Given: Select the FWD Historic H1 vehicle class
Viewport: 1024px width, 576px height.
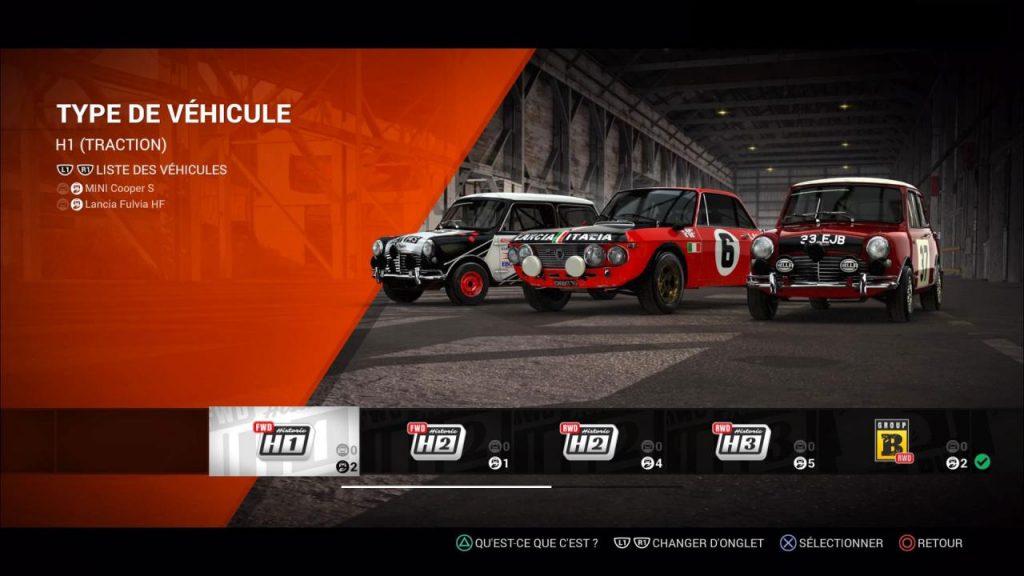Looking at the screenshot, I should [284, 441].
